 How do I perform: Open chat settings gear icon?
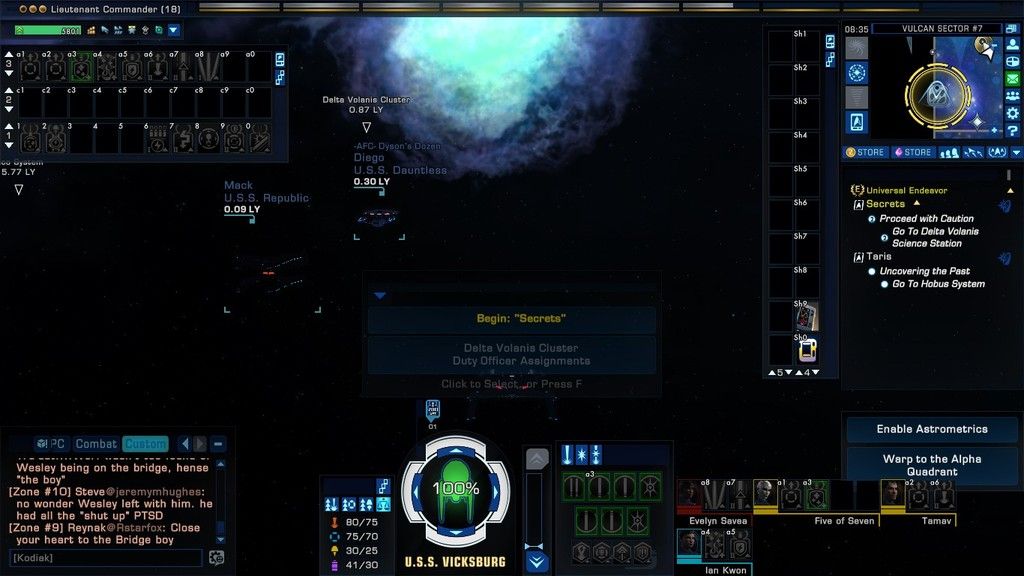216,557
